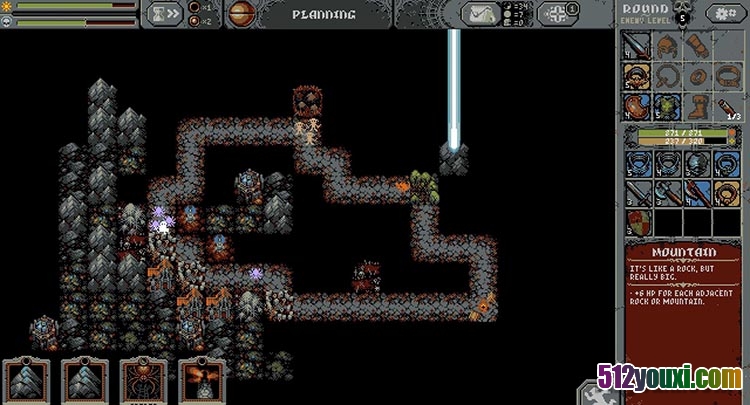Select the equipped red shield slot
The height and width of the screenshot is (405, 750).
pos(637,106)
